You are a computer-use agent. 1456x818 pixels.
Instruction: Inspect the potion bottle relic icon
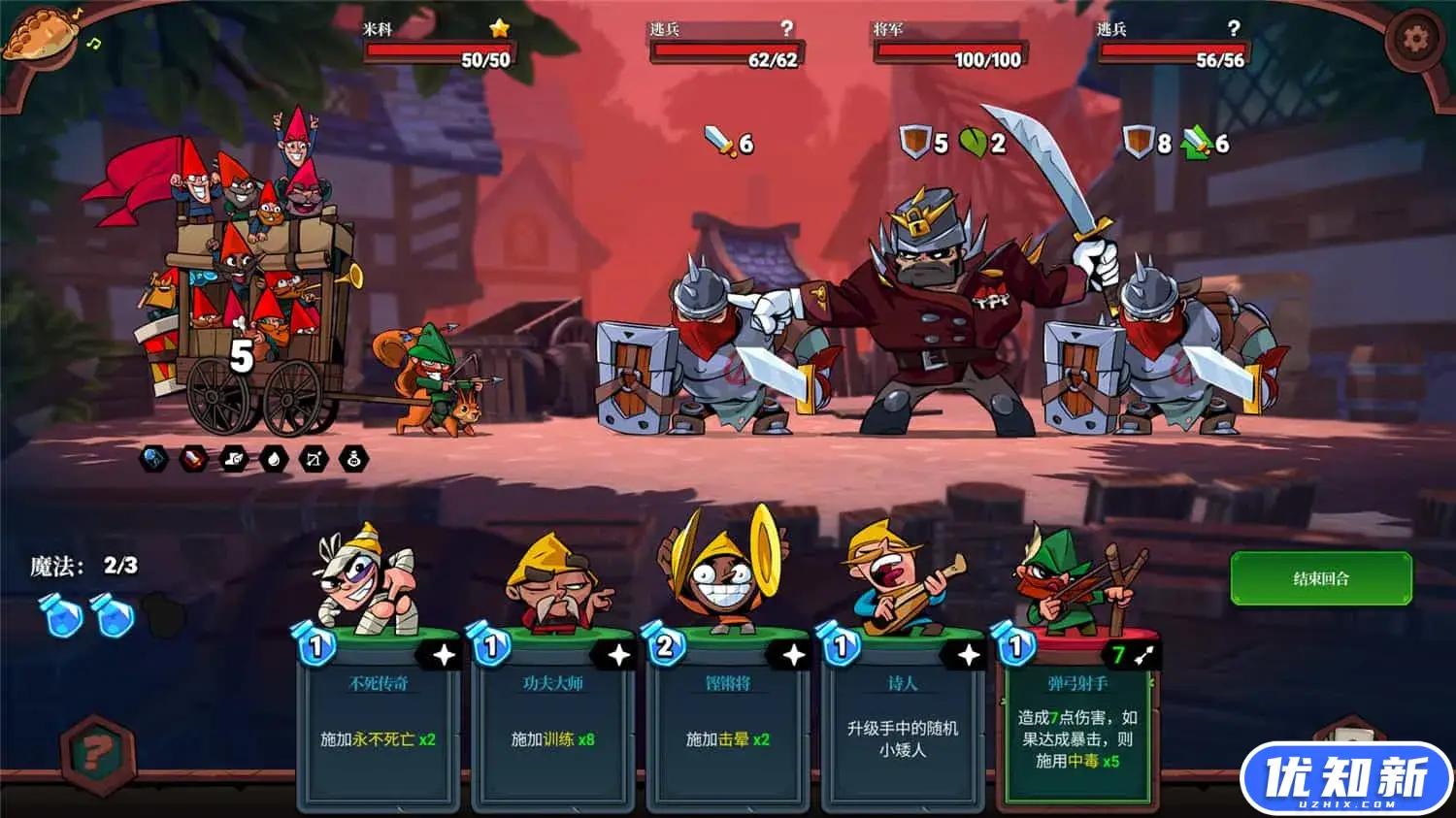pos(354,459)
